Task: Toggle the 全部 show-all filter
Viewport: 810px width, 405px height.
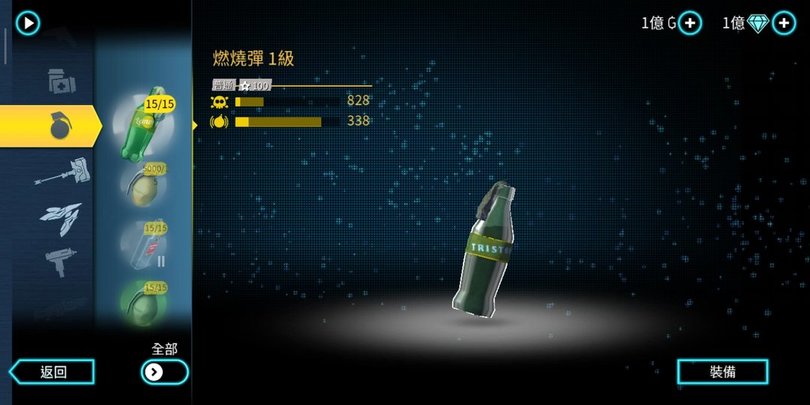Action: pos(164,372)
